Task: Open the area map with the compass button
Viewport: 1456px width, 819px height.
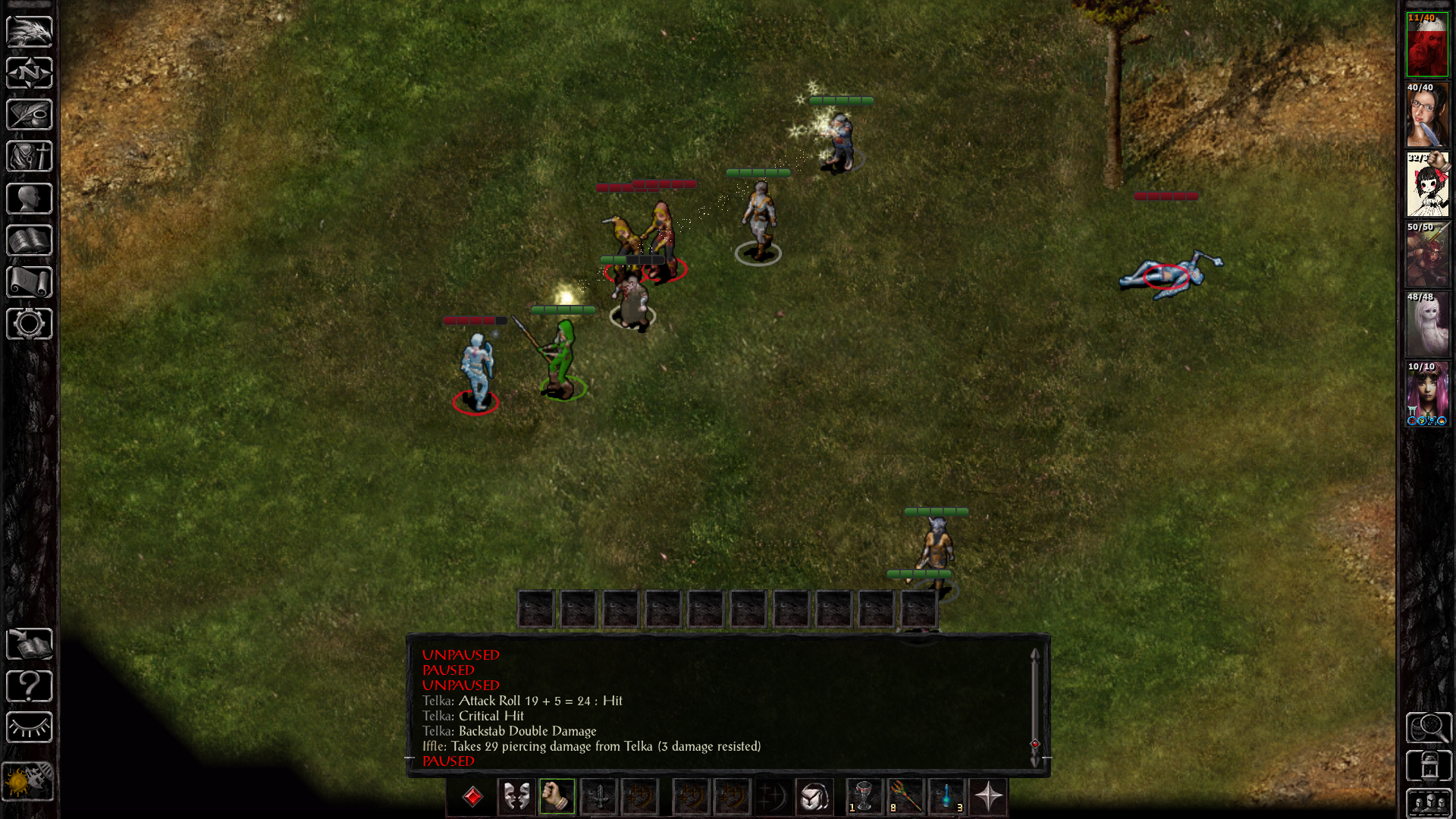Action: click(29, 74)
